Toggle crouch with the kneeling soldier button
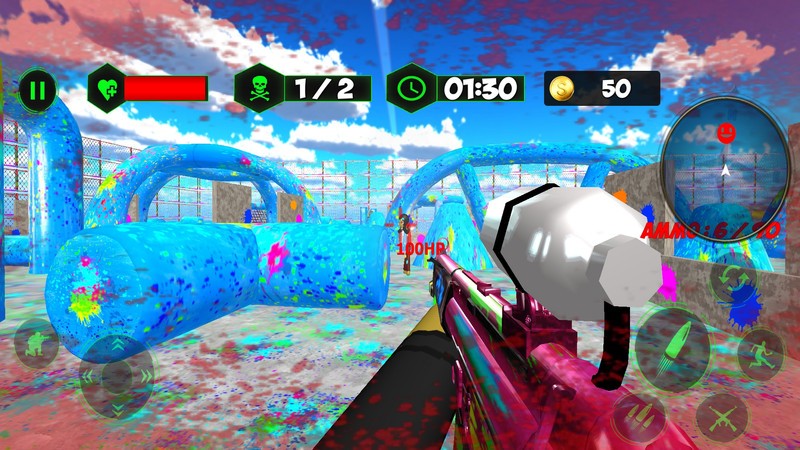800x450 pixels. point(35,344)
